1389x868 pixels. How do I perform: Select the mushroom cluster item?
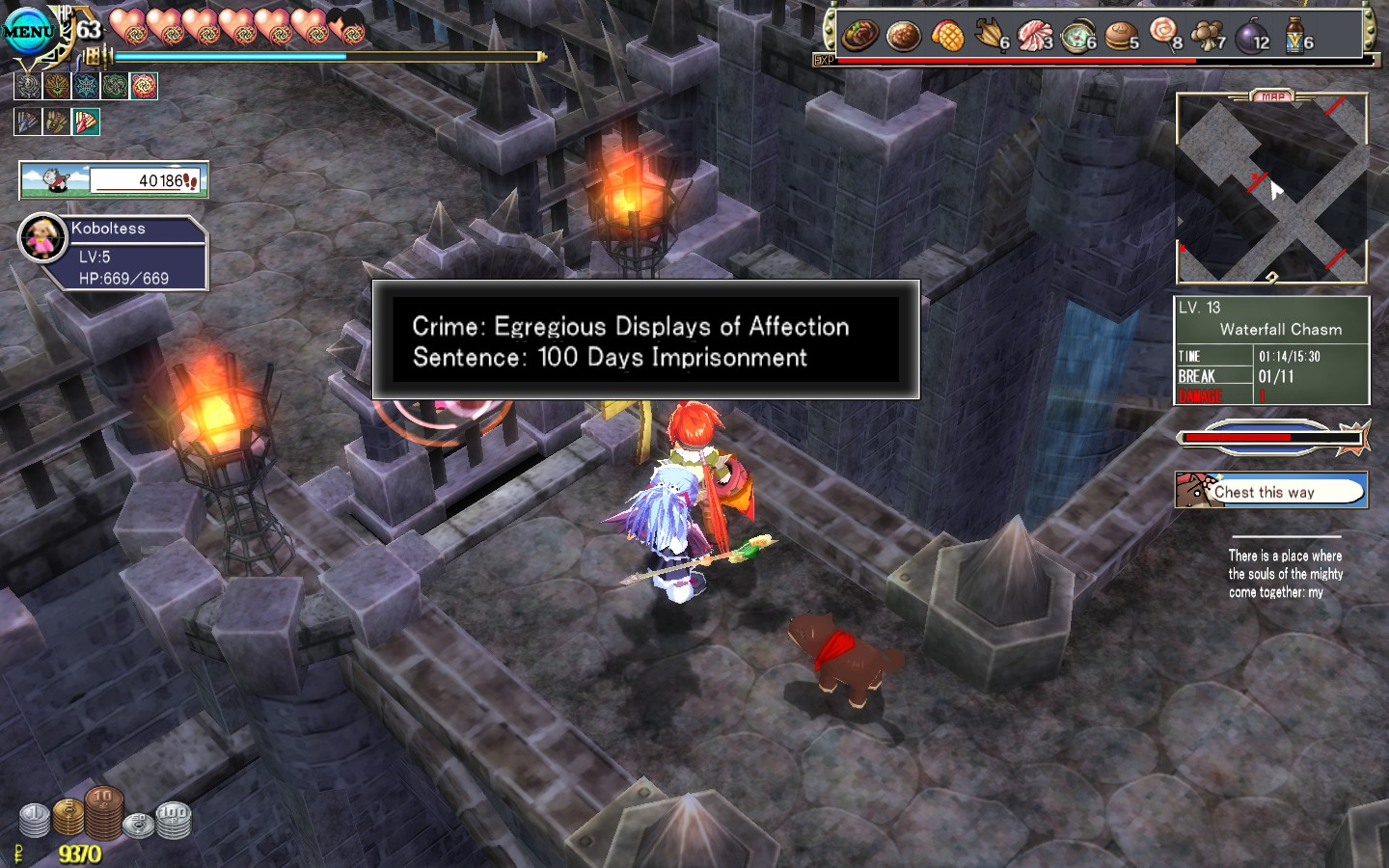(x=1208, y=36)
